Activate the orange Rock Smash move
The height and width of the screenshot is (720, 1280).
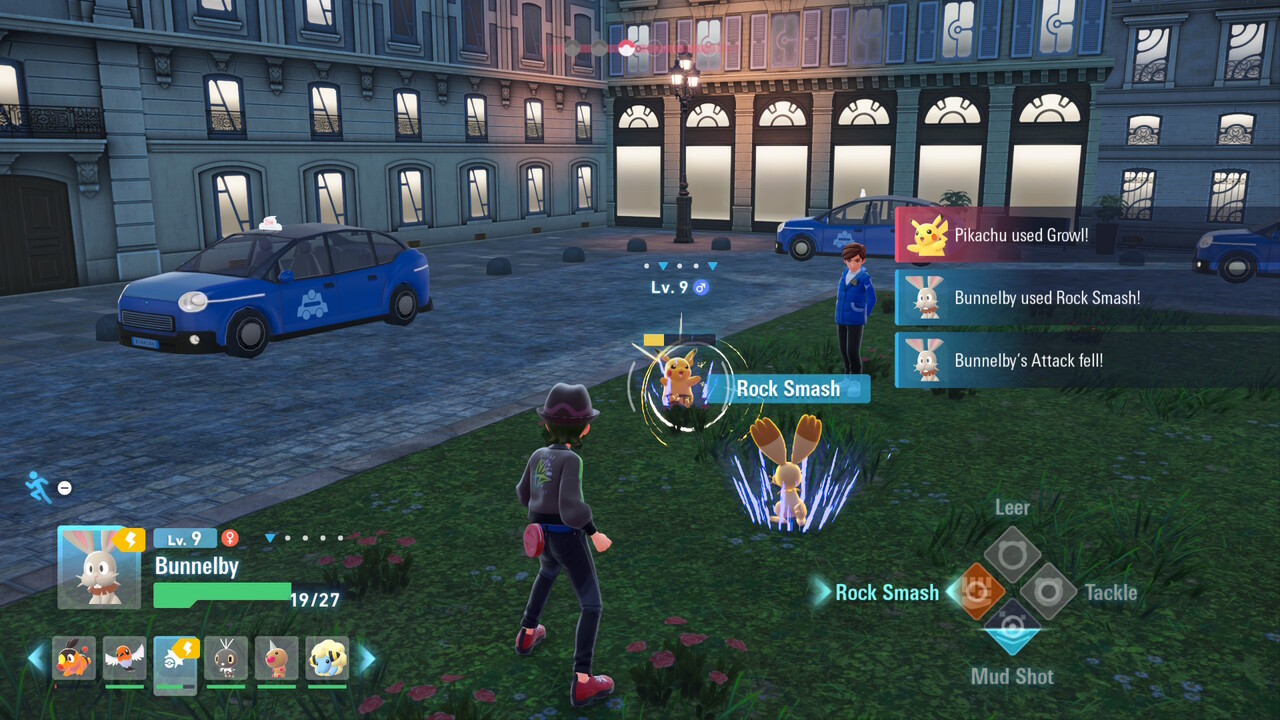(x=975, y=592)
